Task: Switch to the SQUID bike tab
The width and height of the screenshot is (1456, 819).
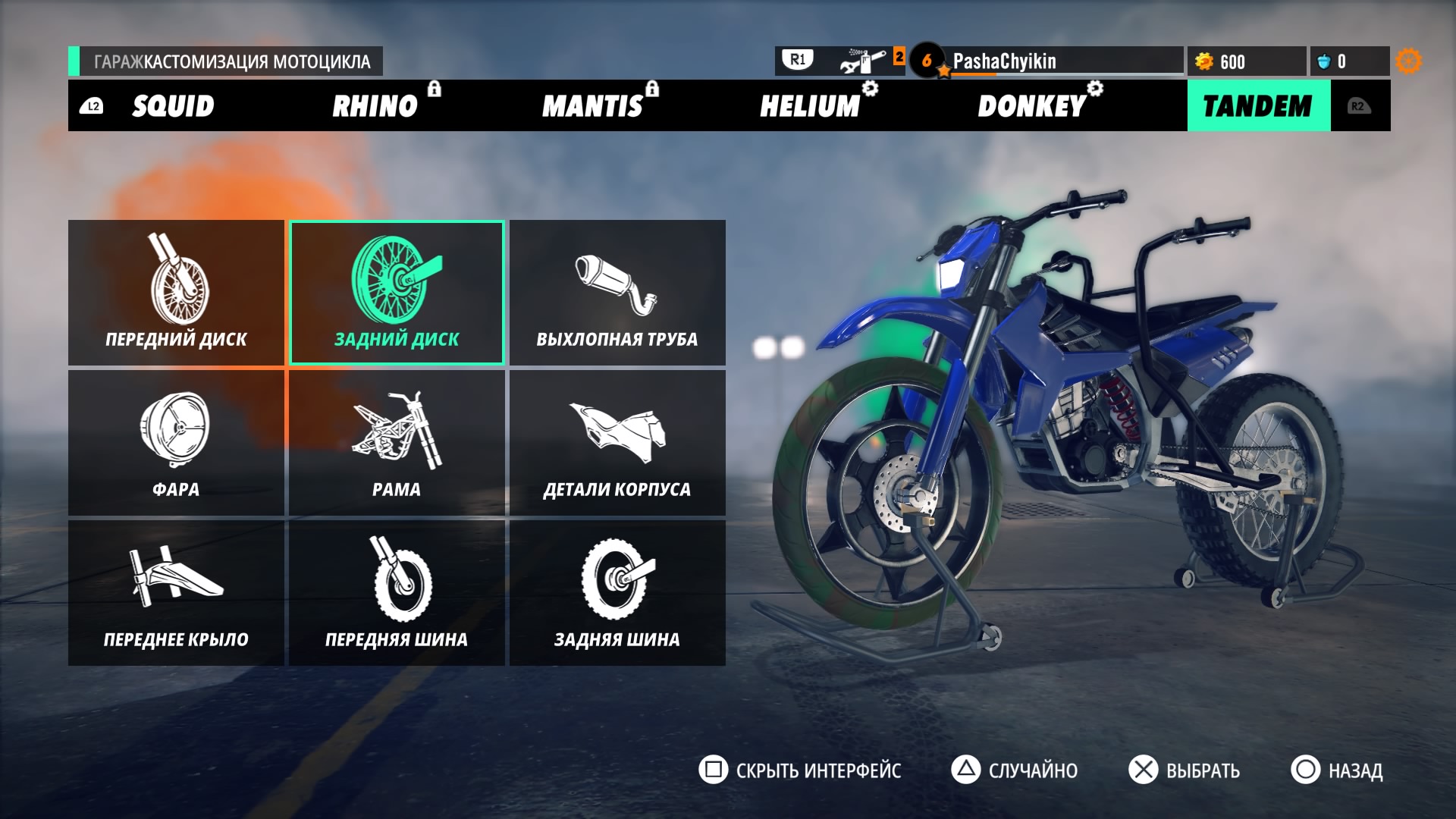Action: 173,106
